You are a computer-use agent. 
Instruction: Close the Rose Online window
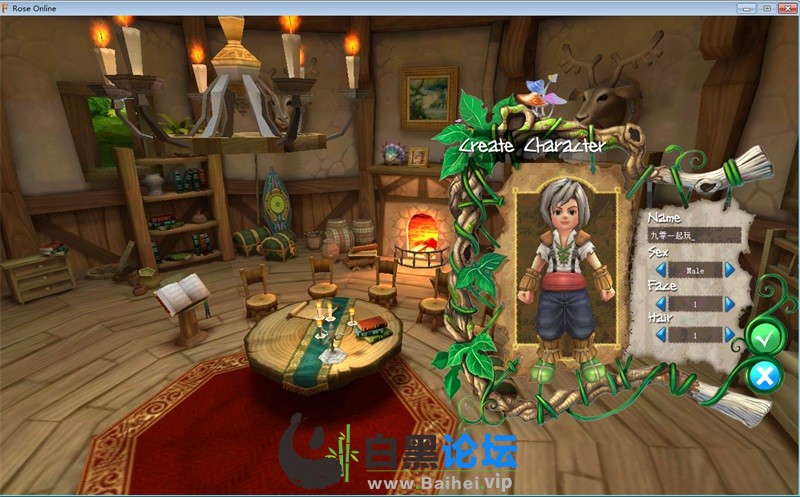tap(787, 8)
